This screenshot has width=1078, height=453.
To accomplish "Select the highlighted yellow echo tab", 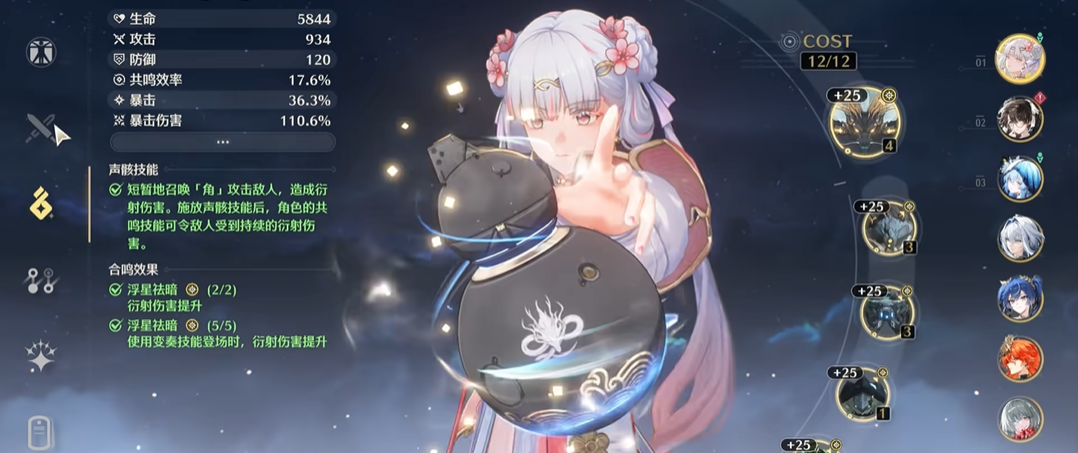I will [41, 203].
